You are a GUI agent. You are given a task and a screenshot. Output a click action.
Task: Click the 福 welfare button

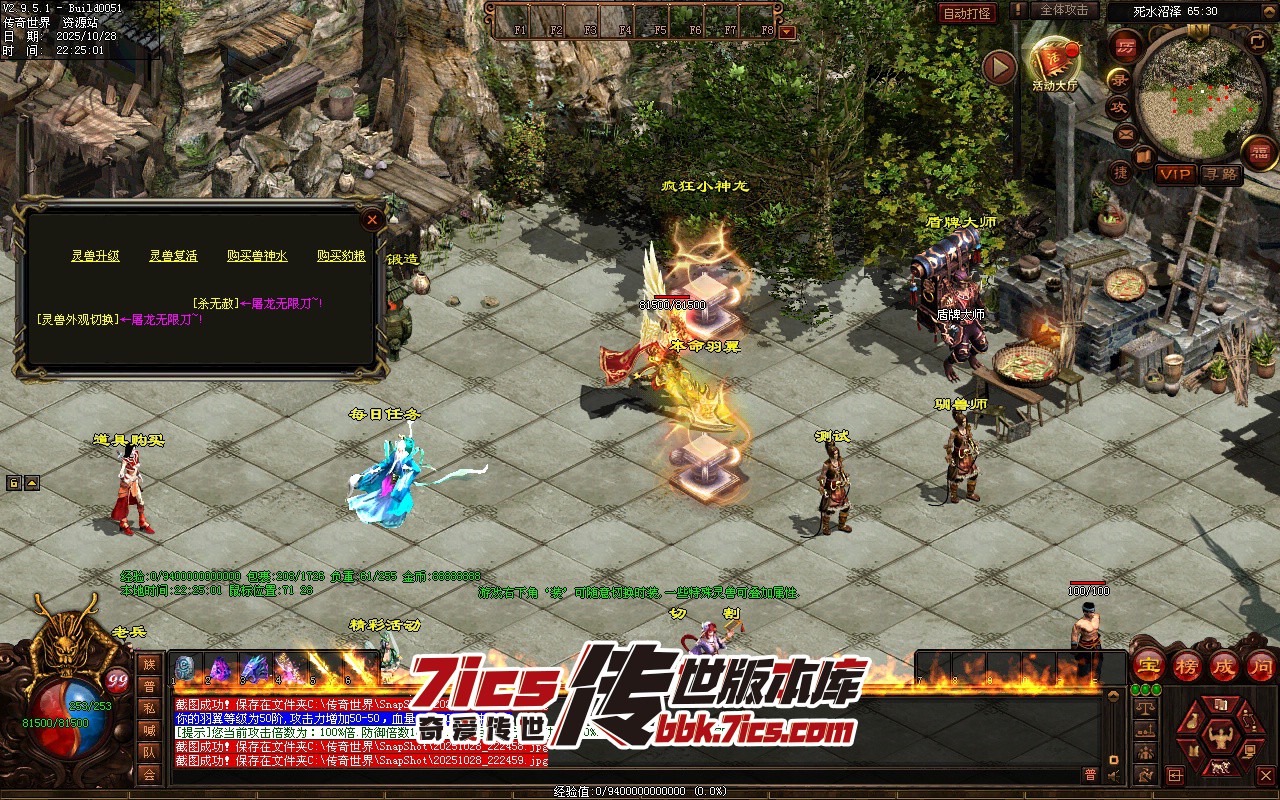click(1260, 152)
